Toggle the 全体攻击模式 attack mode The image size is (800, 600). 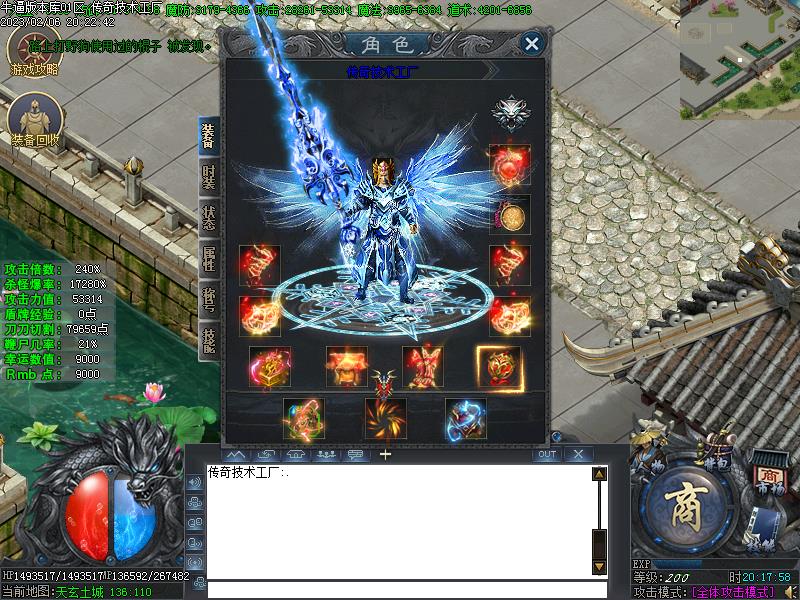734,592
